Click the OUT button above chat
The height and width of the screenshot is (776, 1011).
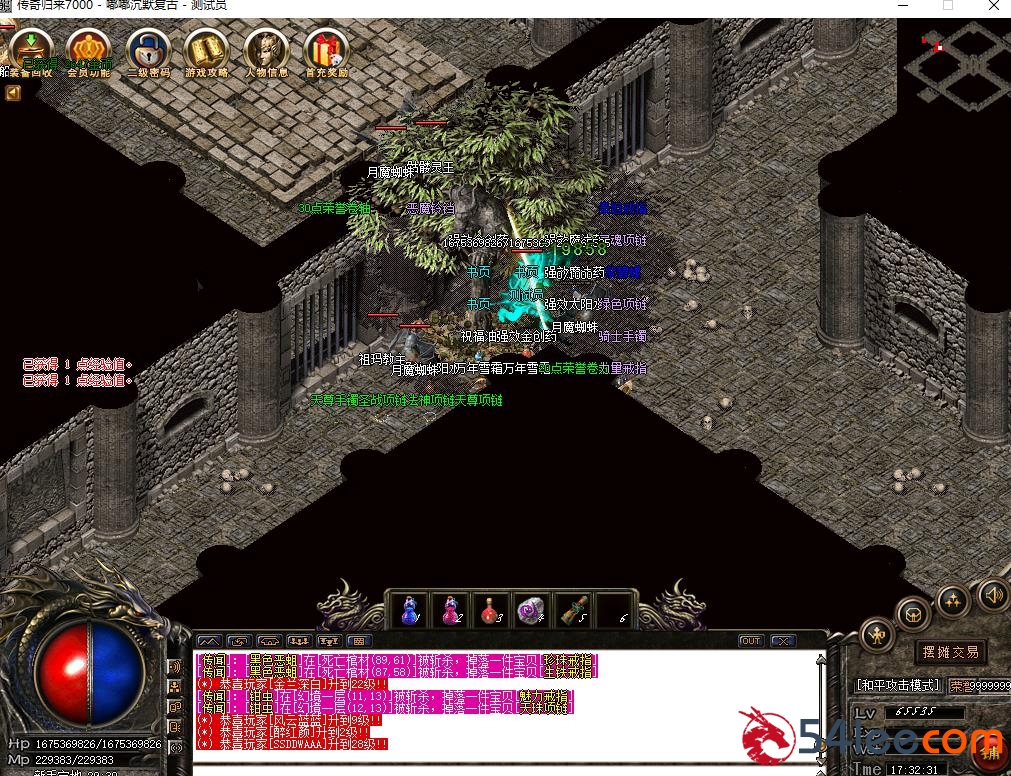click(750, 641)
